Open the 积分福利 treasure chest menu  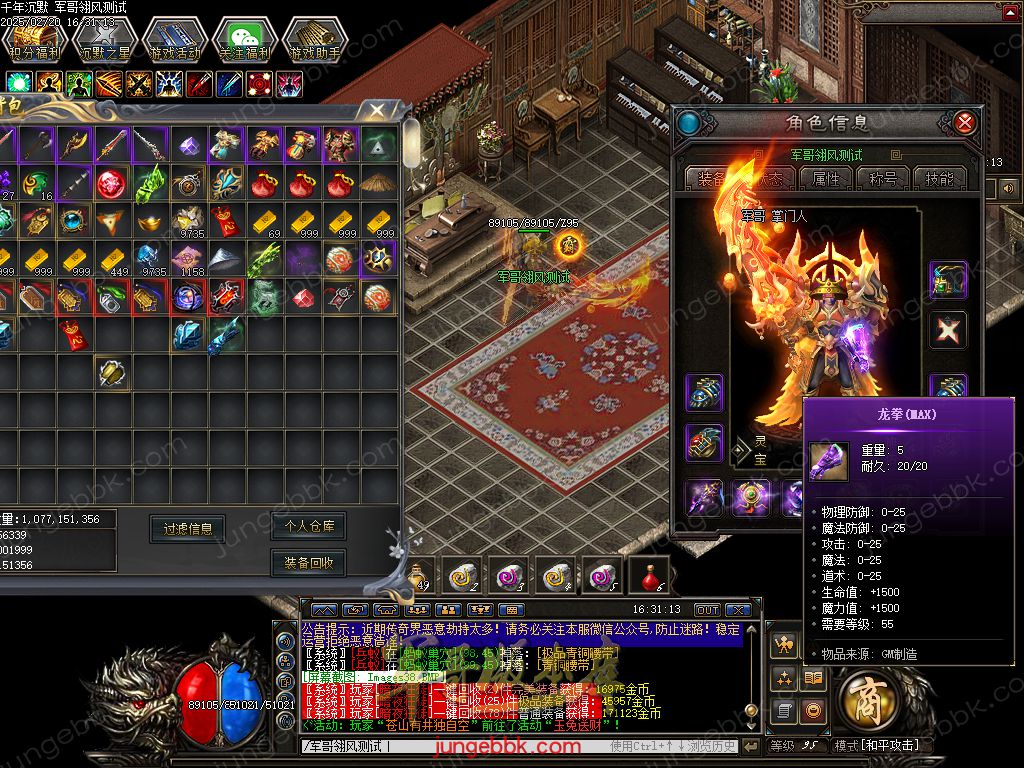tap(34, 40)
